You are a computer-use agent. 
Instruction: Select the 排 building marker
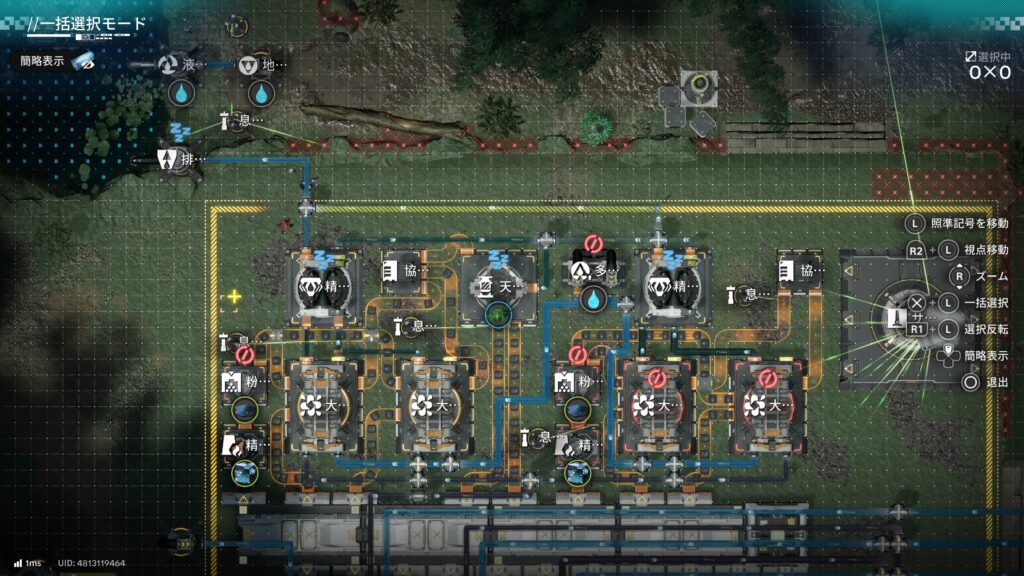tap(168, 159)
